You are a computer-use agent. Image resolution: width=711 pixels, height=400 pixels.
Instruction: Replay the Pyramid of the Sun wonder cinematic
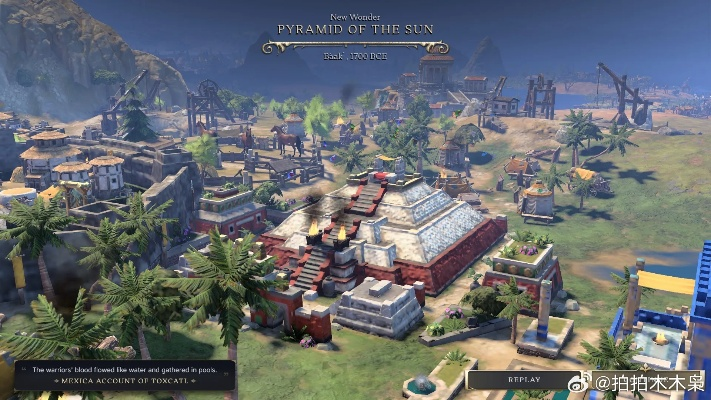click(523, 380)
